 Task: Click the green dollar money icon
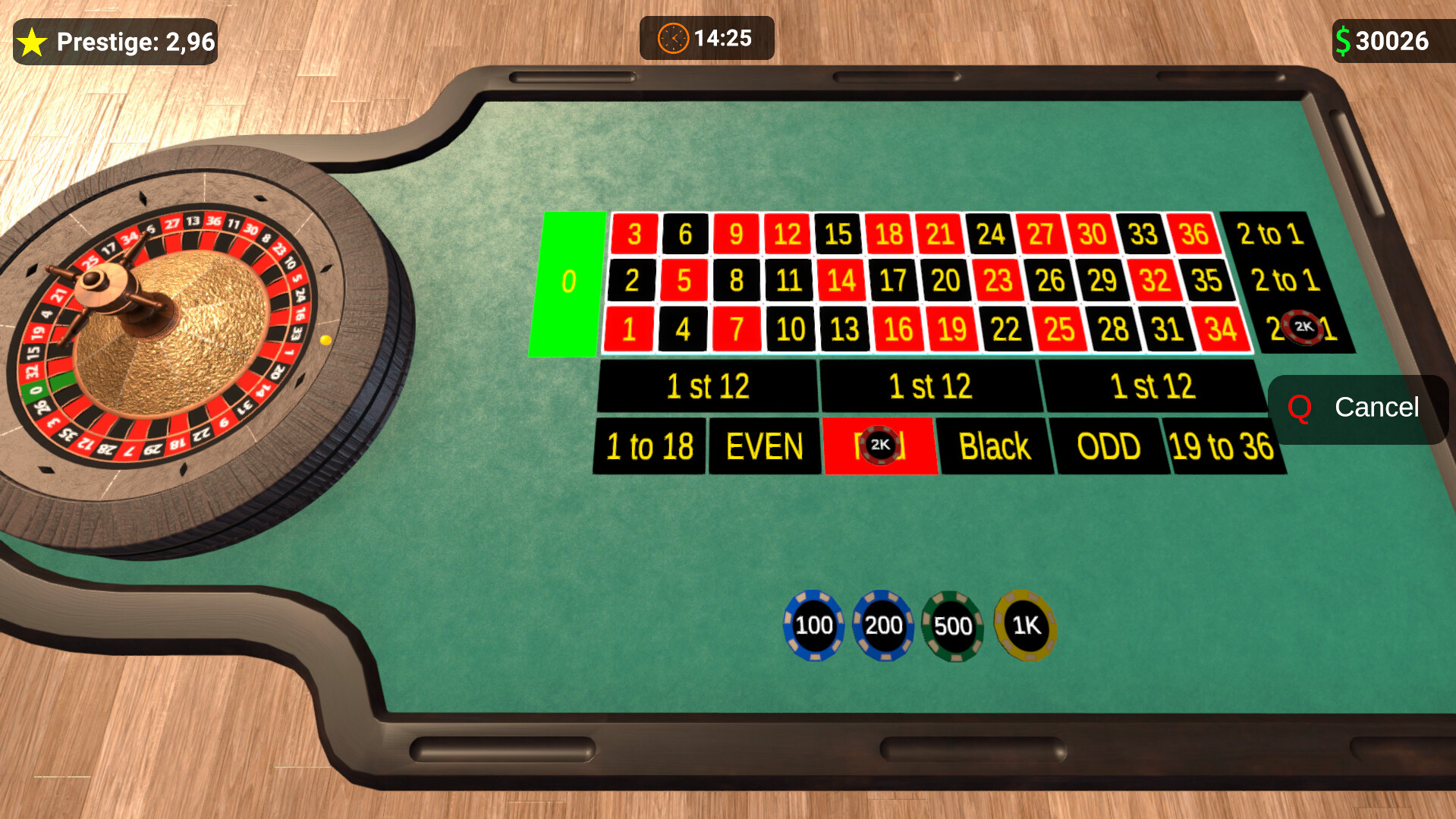(x=1343, y=40)
